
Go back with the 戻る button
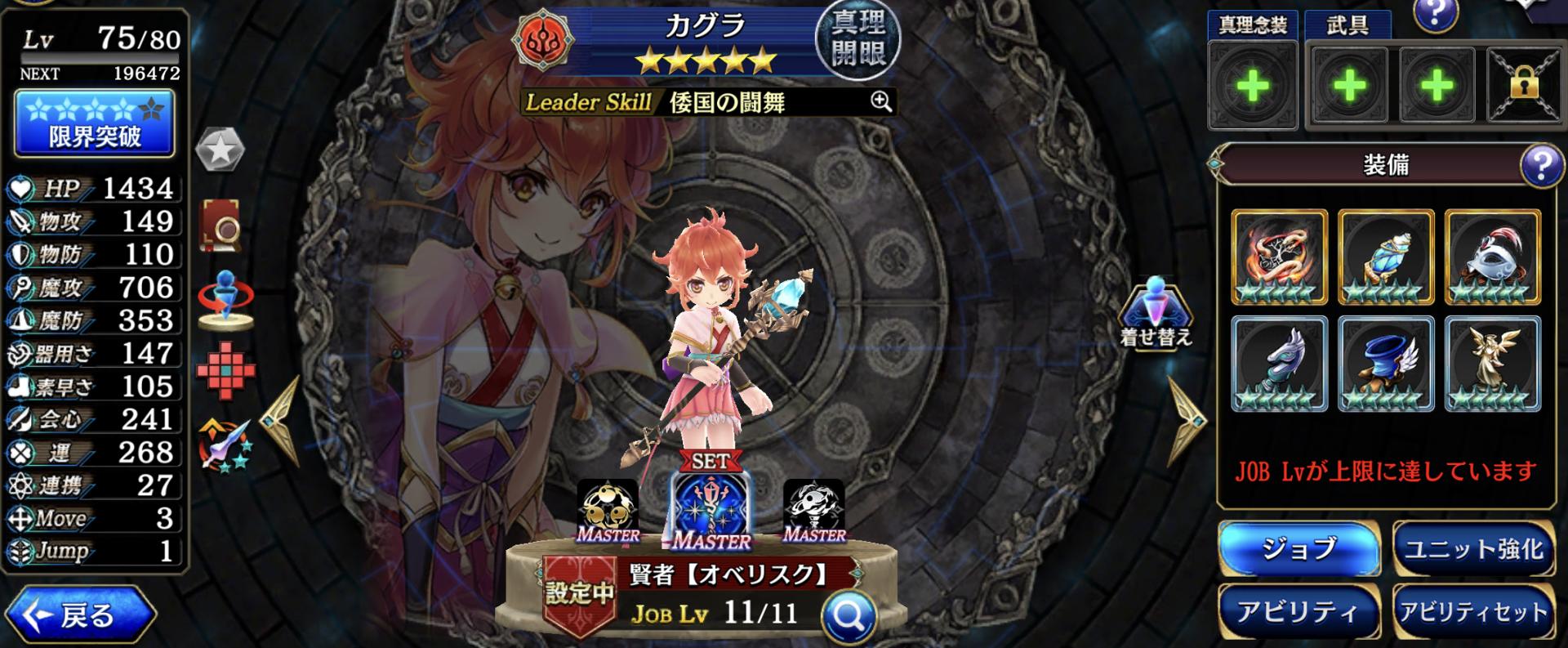pyautogui.click(x=80, y=615)
